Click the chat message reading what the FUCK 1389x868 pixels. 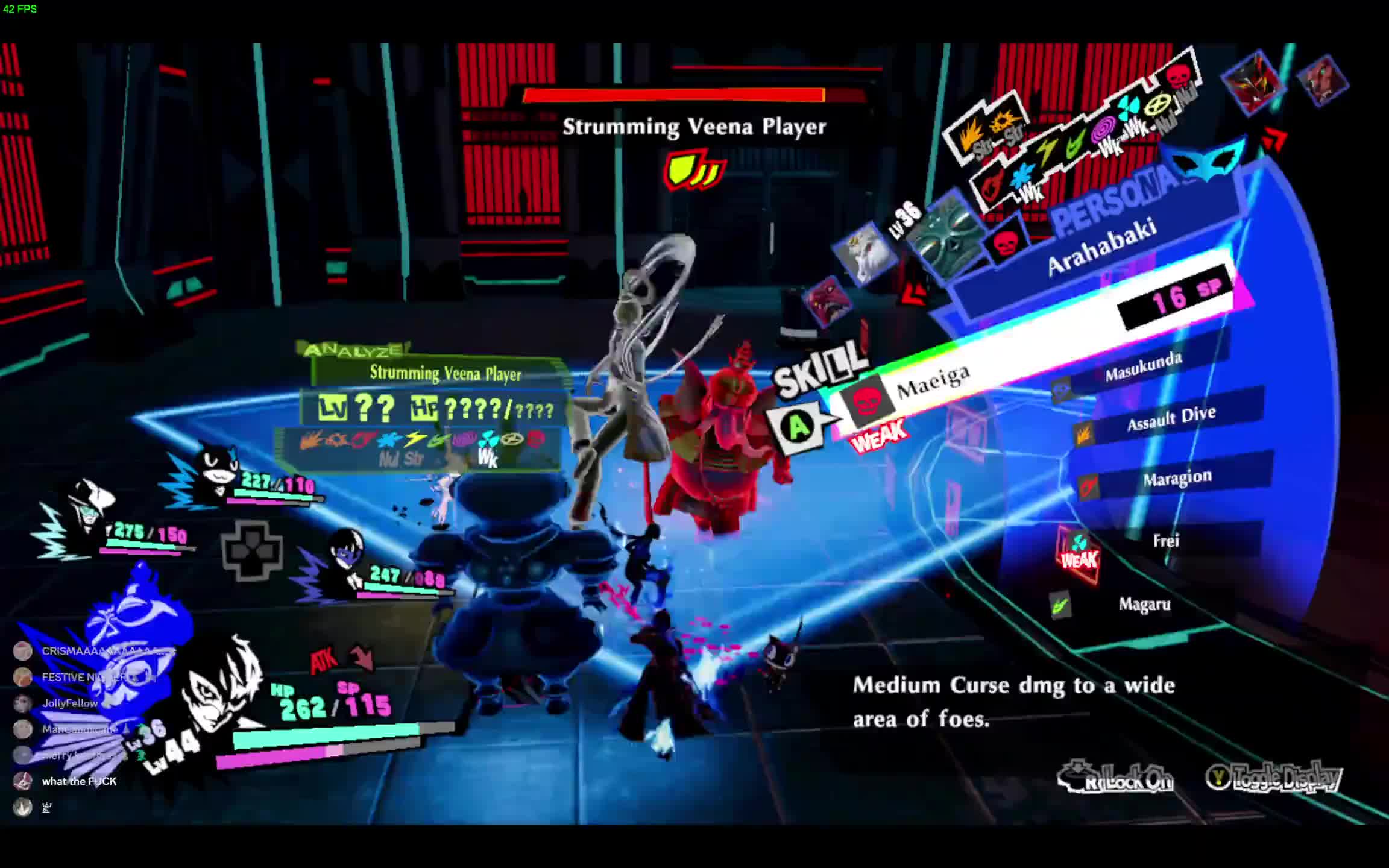click(78, 781)
